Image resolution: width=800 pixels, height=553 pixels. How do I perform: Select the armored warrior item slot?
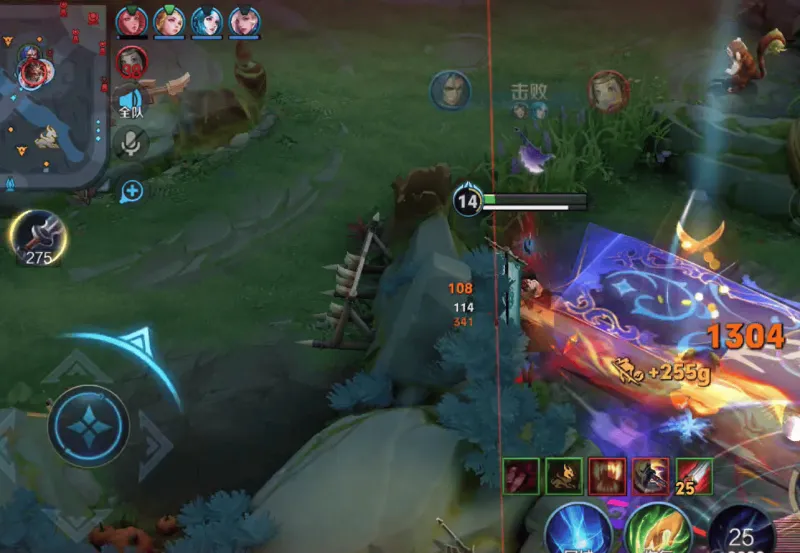pos(650,476)
